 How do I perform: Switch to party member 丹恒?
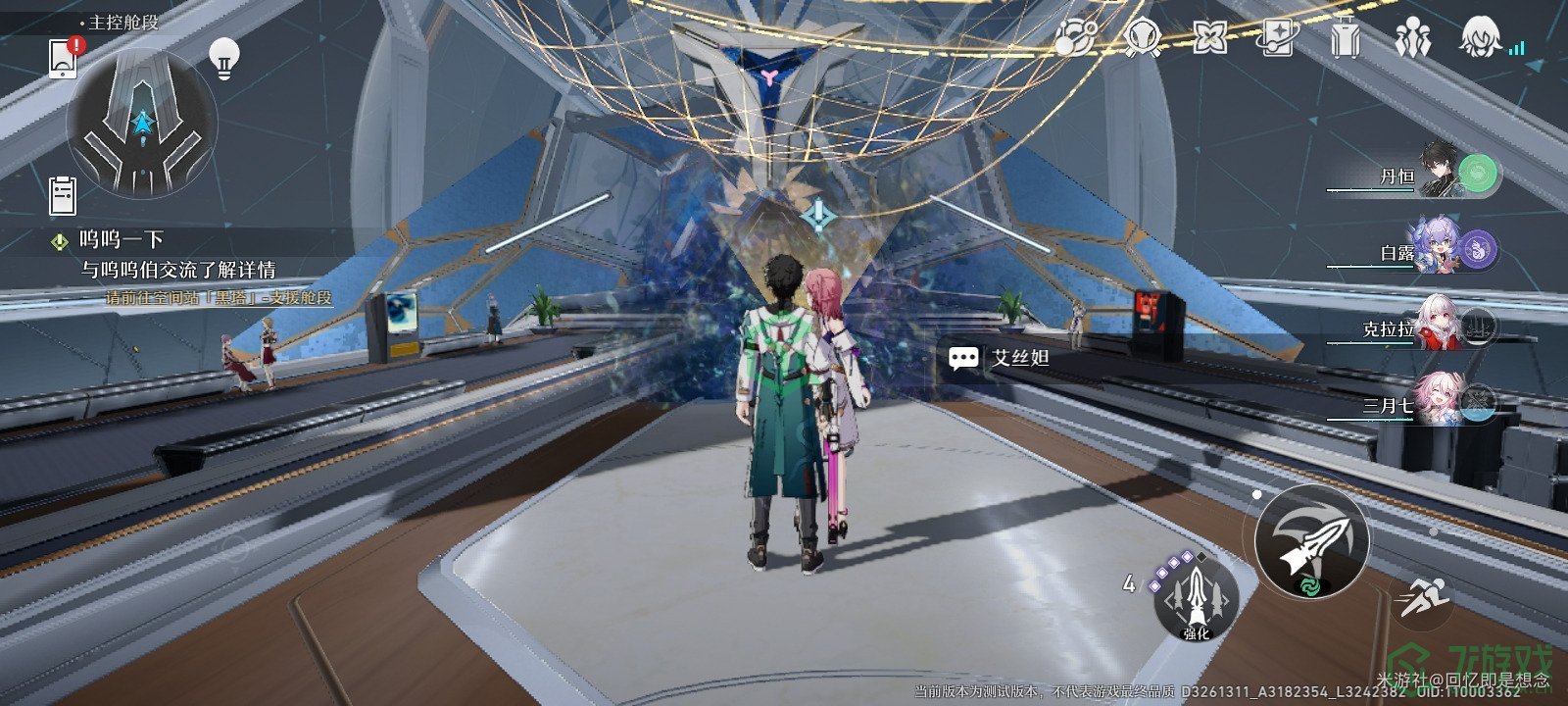click(1441, 175)
